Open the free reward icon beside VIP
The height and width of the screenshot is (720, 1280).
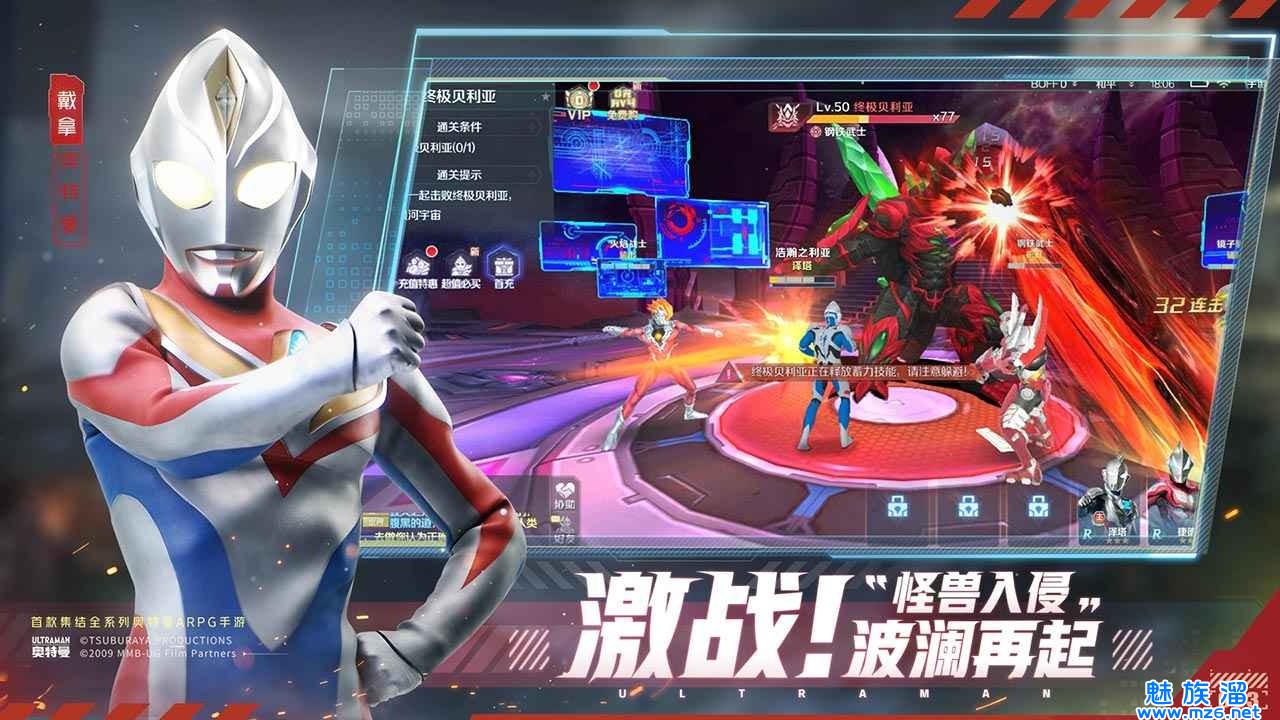621,104
